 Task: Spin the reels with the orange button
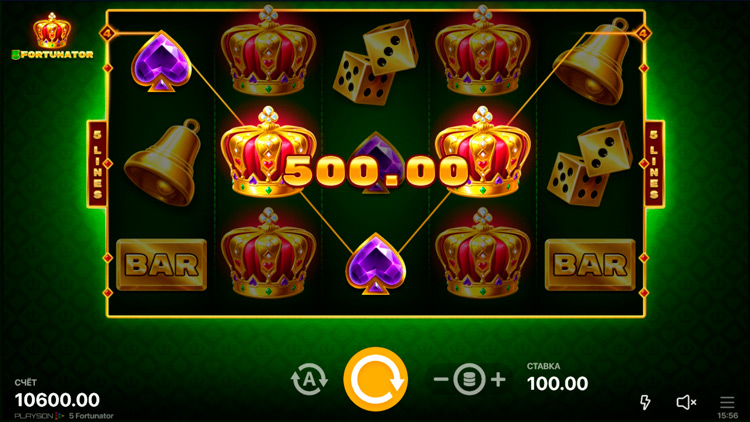(375, 380)
